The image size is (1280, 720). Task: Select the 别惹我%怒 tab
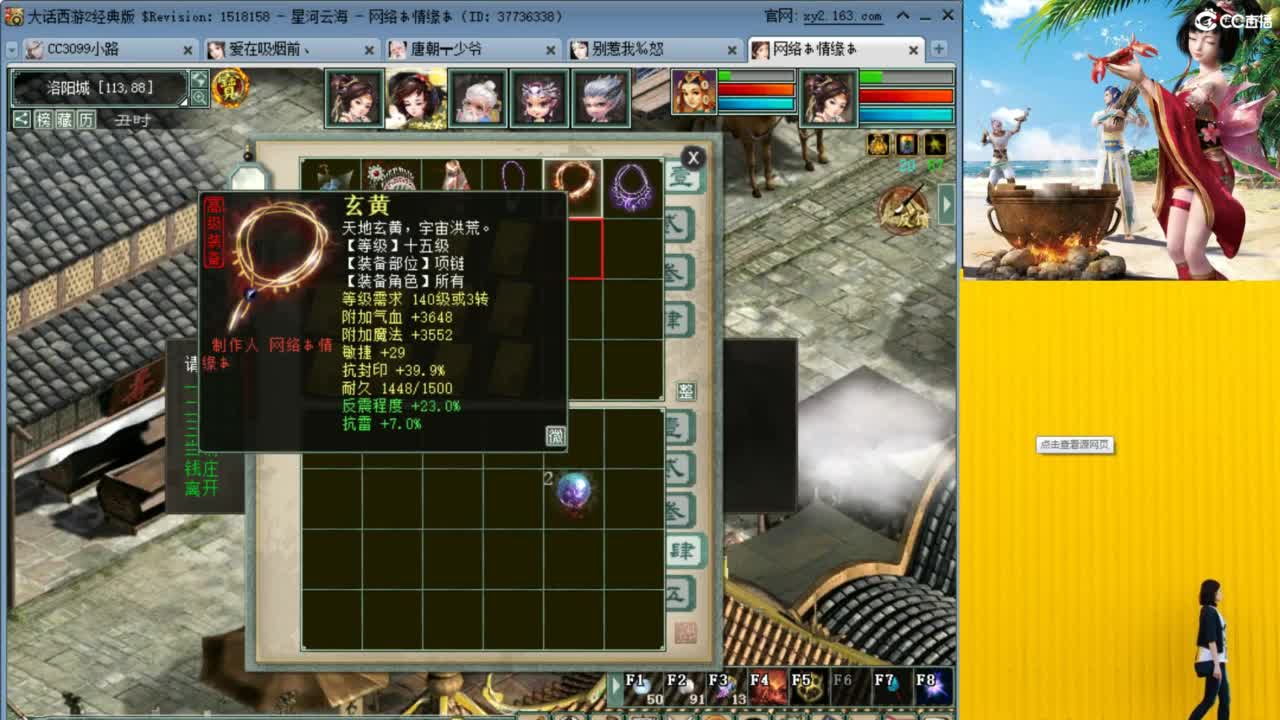tap(627, 49)
